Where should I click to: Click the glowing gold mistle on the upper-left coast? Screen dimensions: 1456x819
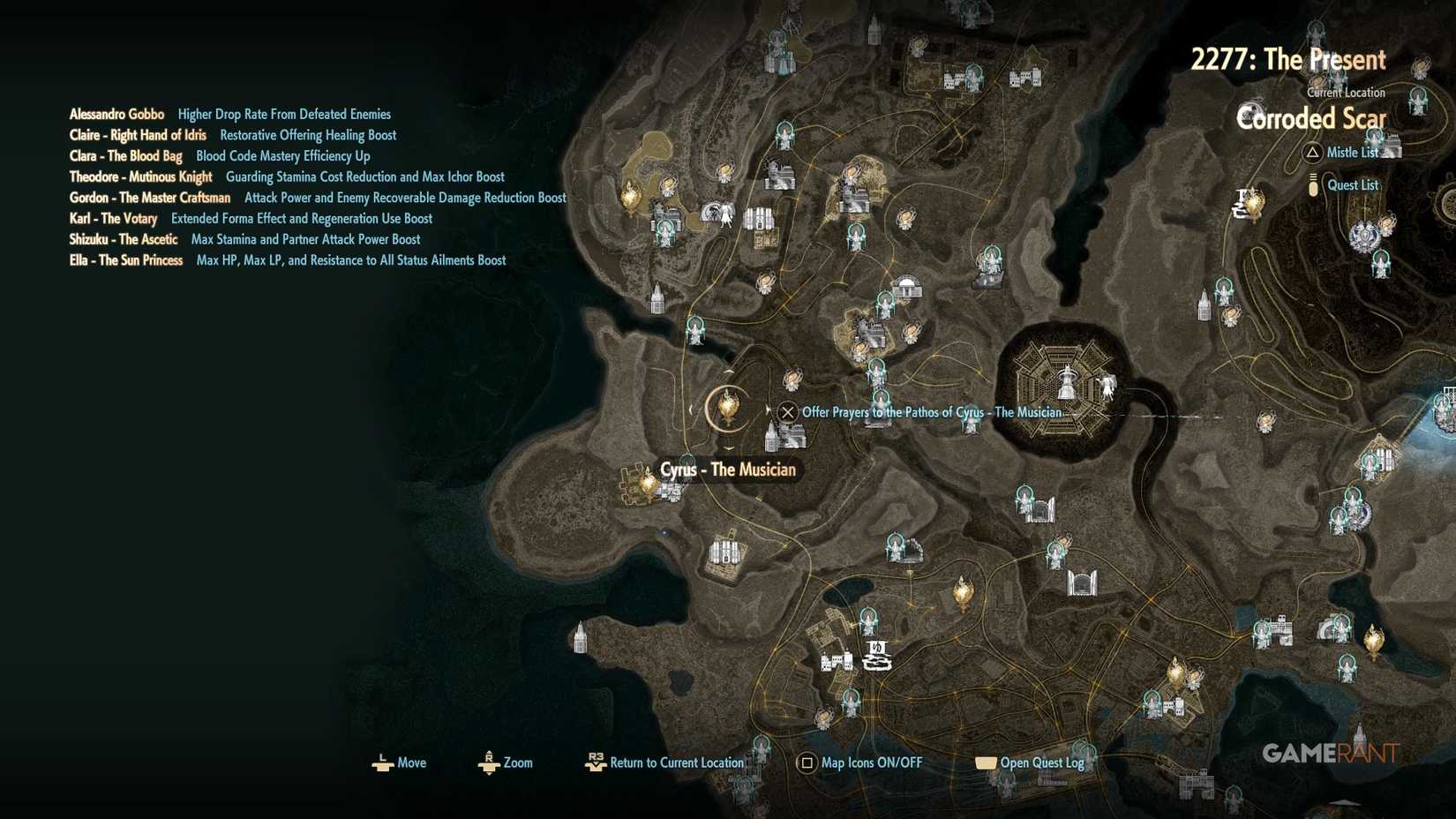630,196
